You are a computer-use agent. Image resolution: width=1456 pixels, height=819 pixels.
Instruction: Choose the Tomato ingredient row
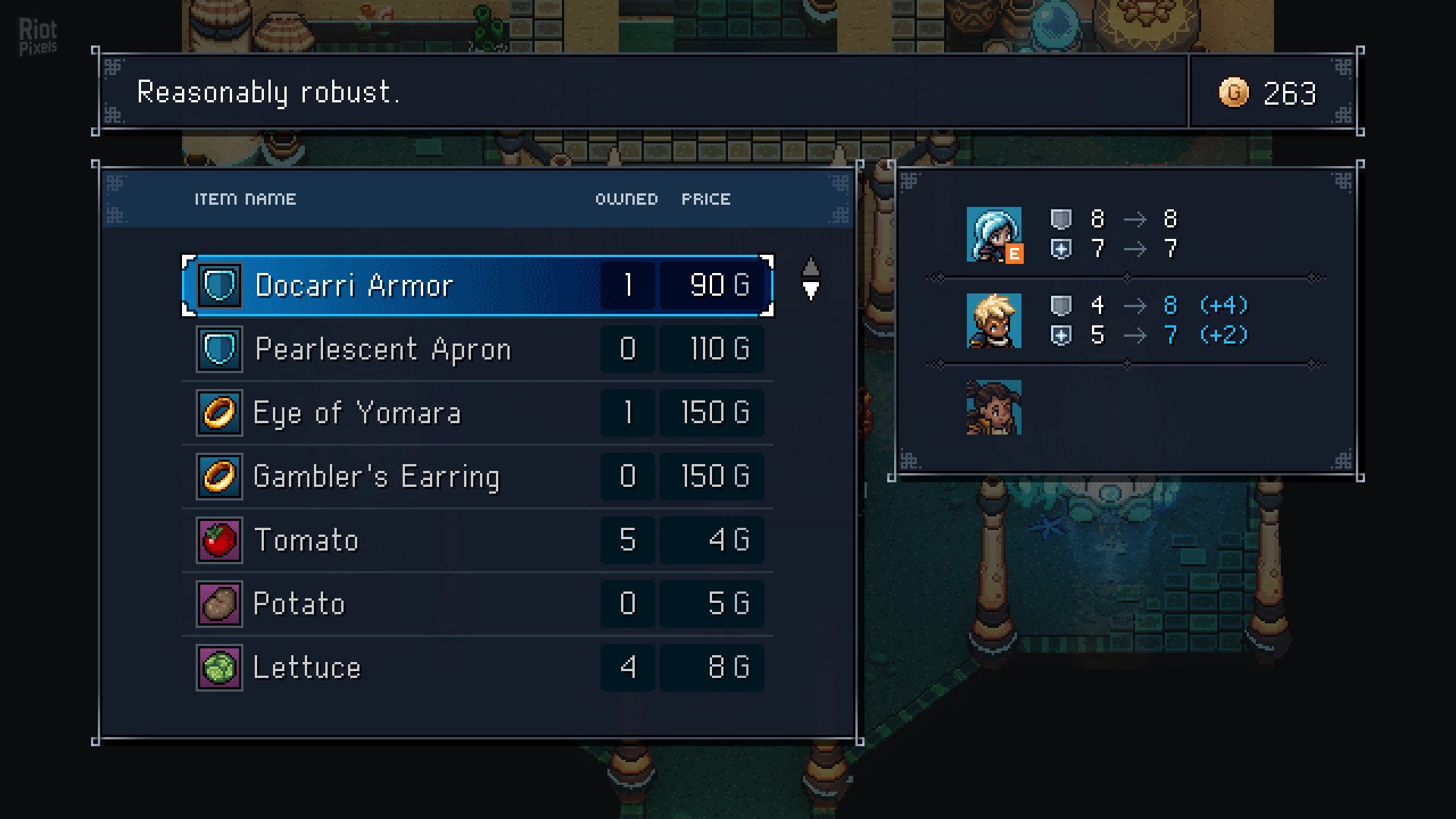pyautogui.click(x=478, y=541)
